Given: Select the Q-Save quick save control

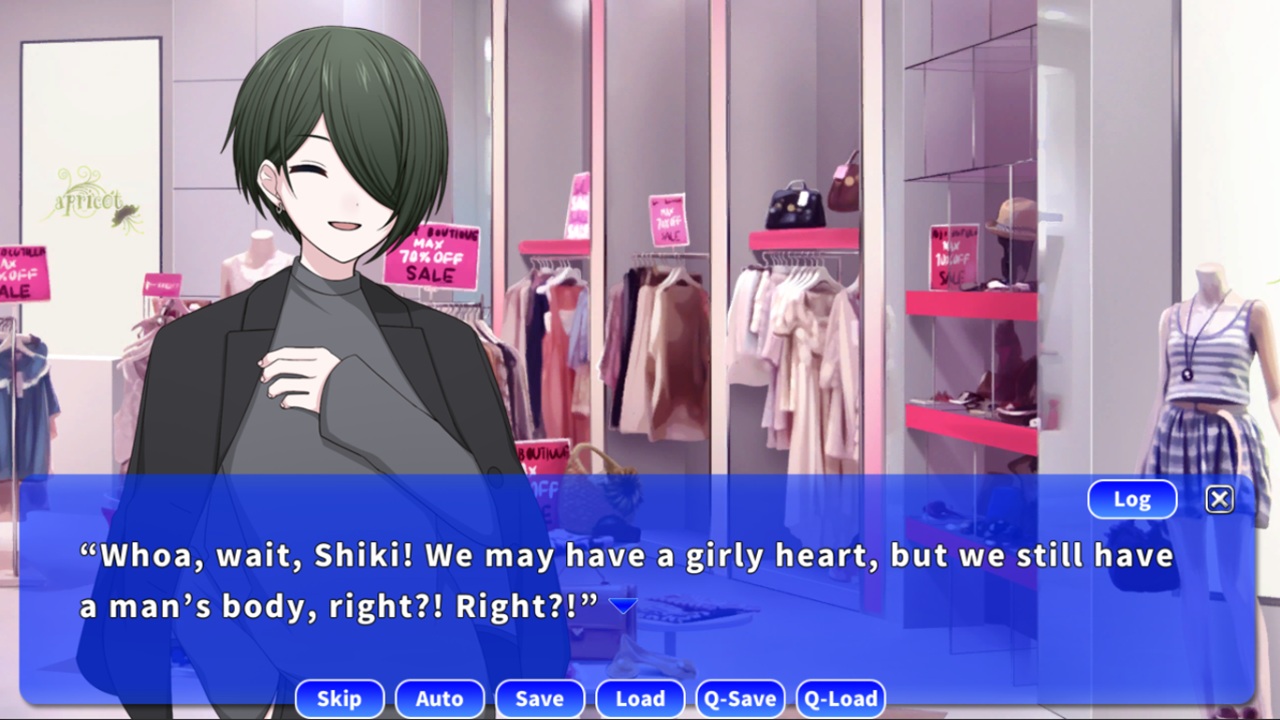Looking at the screenshot, I should 740,698.
